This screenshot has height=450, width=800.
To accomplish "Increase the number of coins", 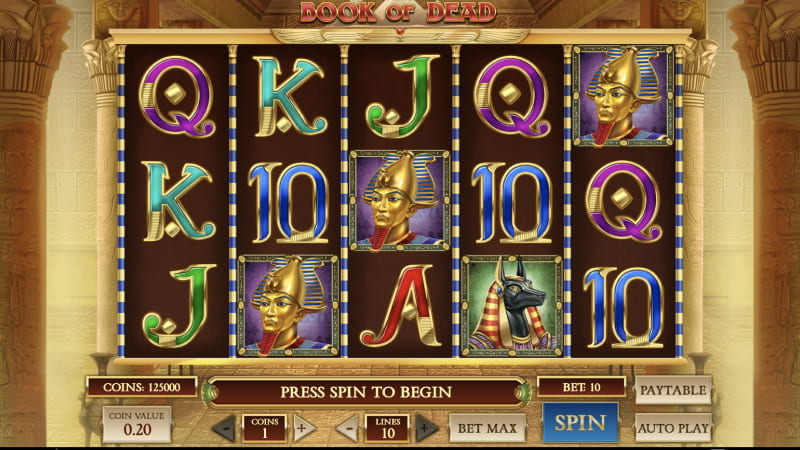I will 304,428.
